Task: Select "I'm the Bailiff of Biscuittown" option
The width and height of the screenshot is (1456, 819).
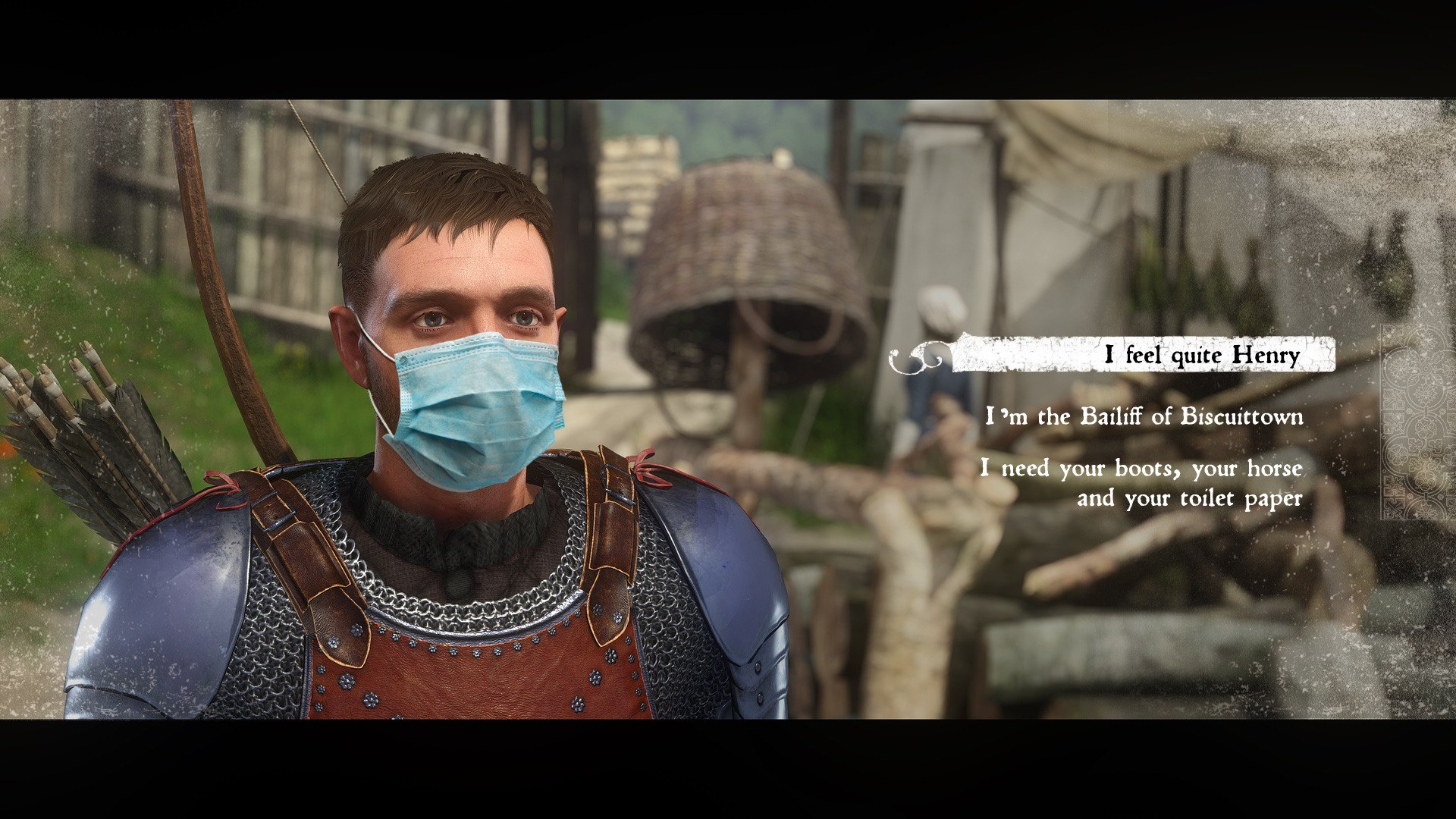Action: tap(1144, 416)
